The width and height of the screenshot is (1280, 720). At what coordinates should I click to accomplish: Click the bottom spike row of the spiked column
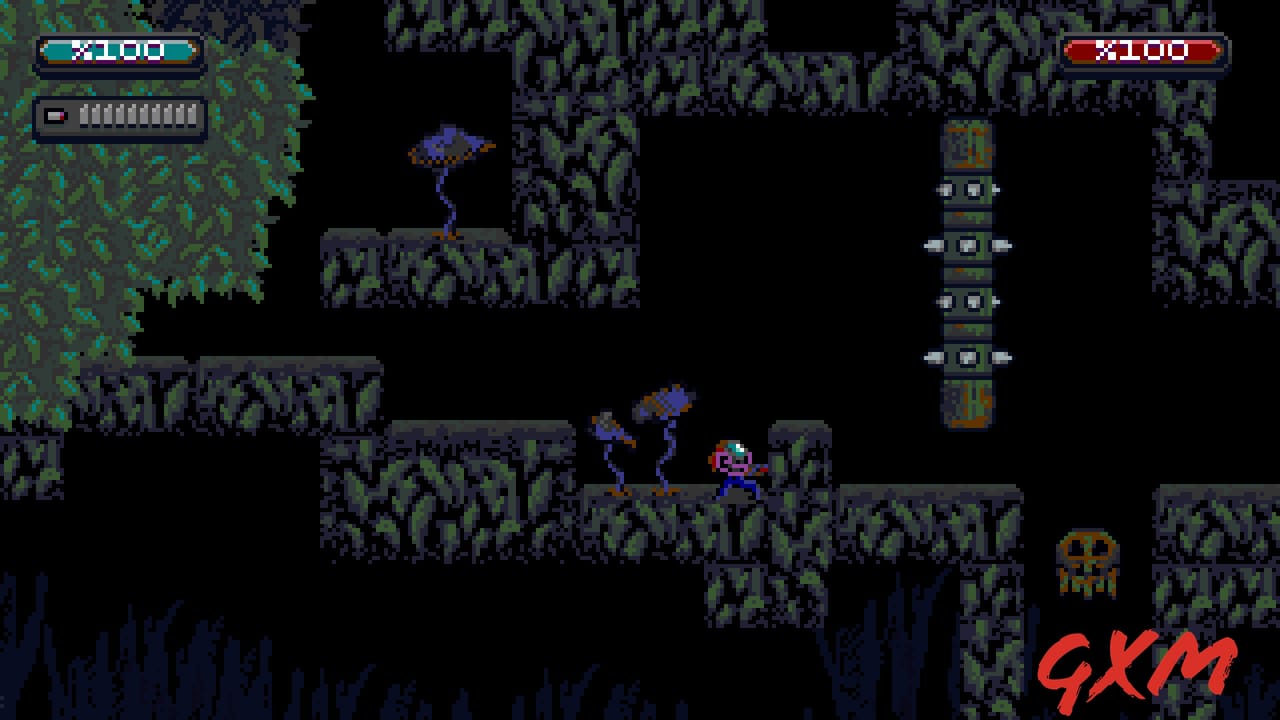tap(967, 358)
